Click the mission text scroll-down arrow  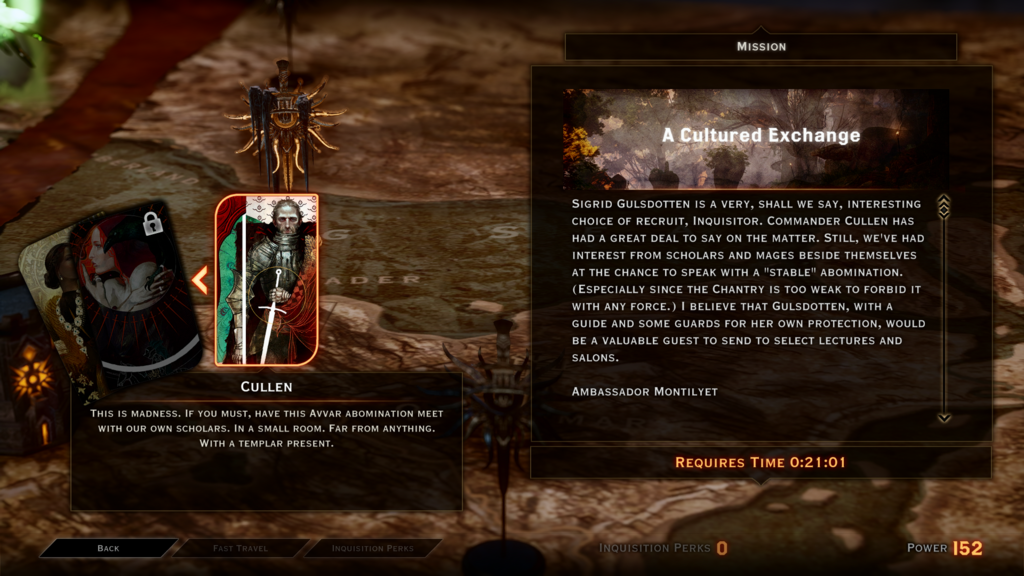pos(943,417)
